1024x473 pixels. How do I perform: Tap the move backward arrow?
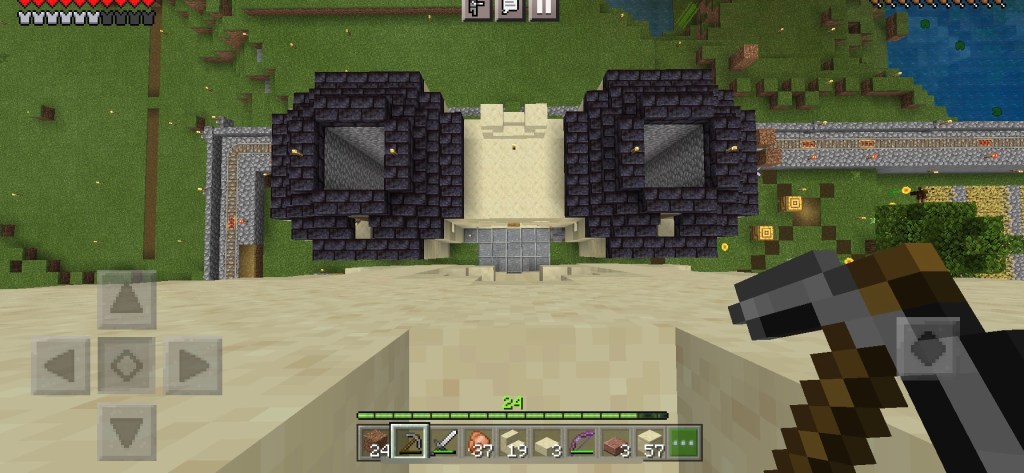(x=126, y=432)
